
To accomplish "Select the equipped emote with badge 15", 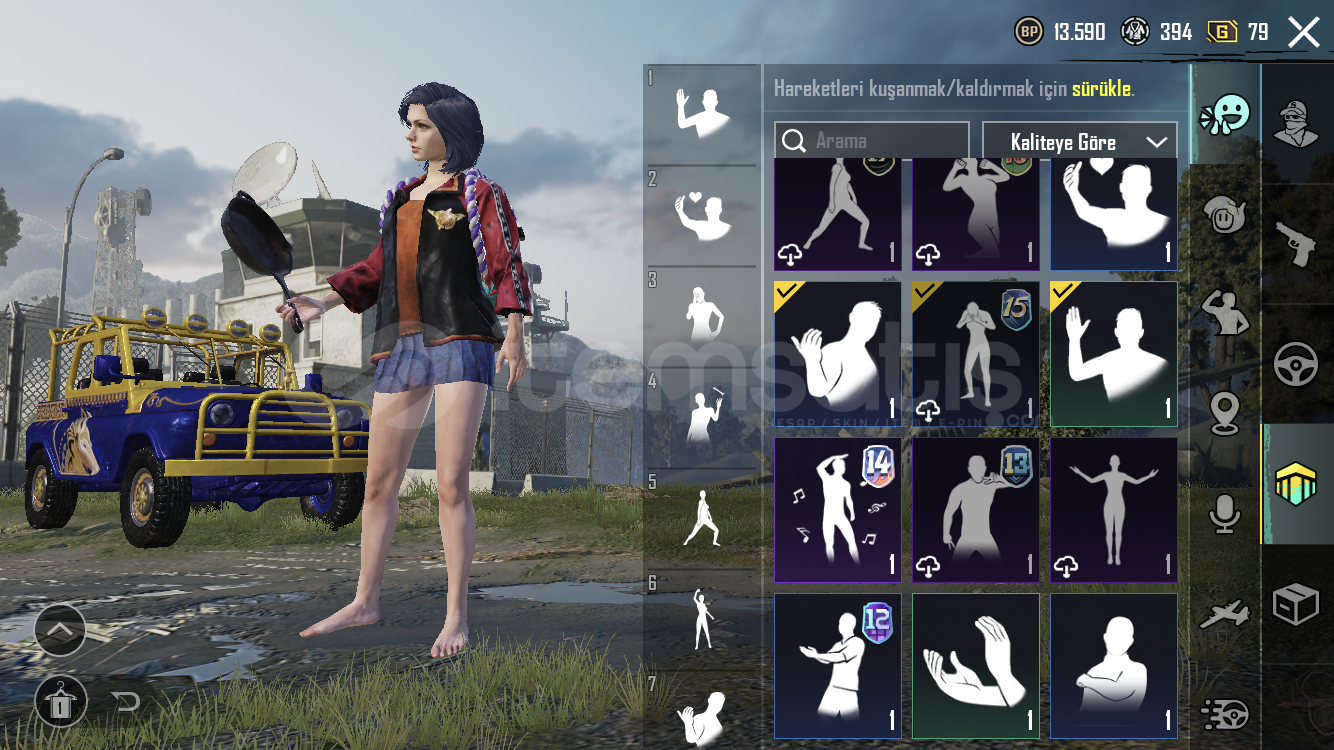I will tap(975, 354).
